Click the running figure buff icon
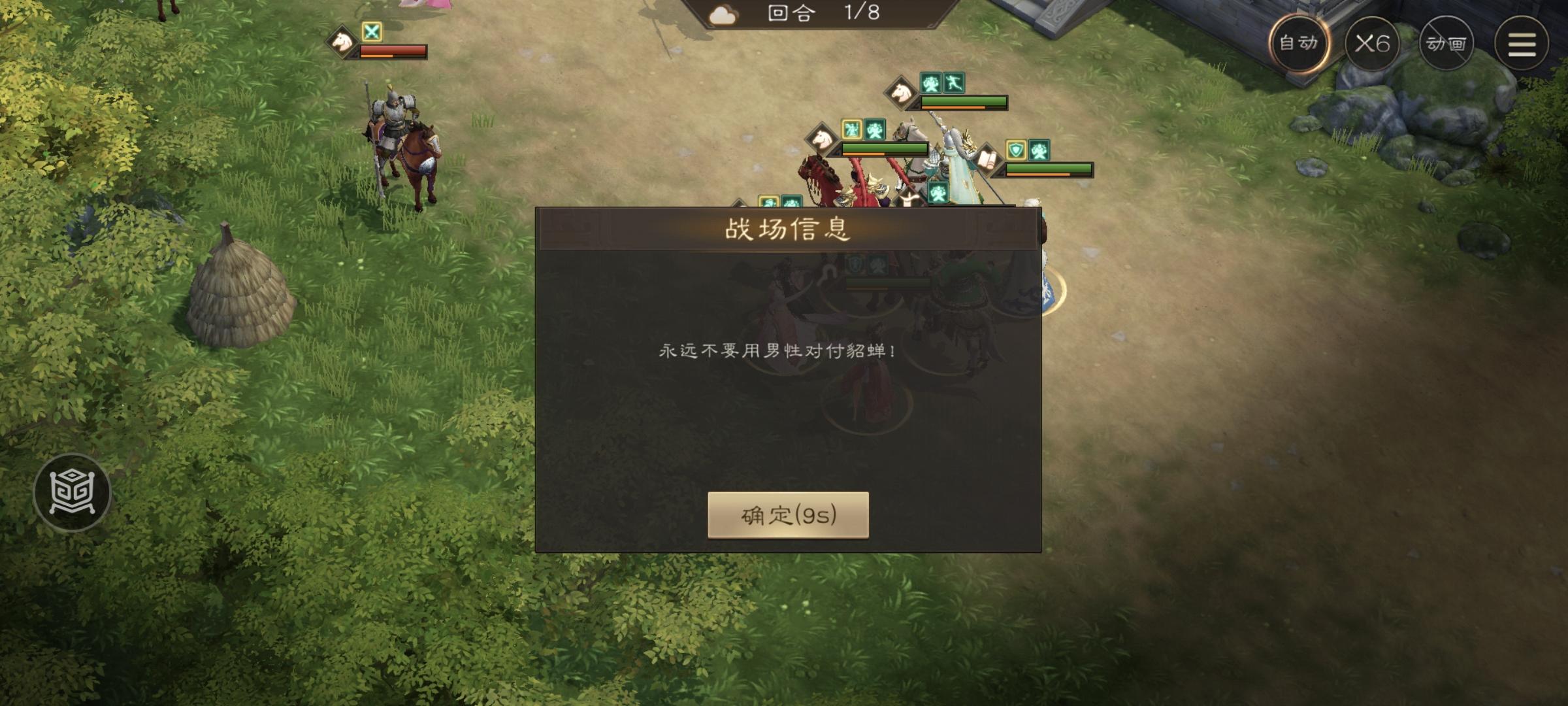1568x706 pixels. [x=953, y=83]
